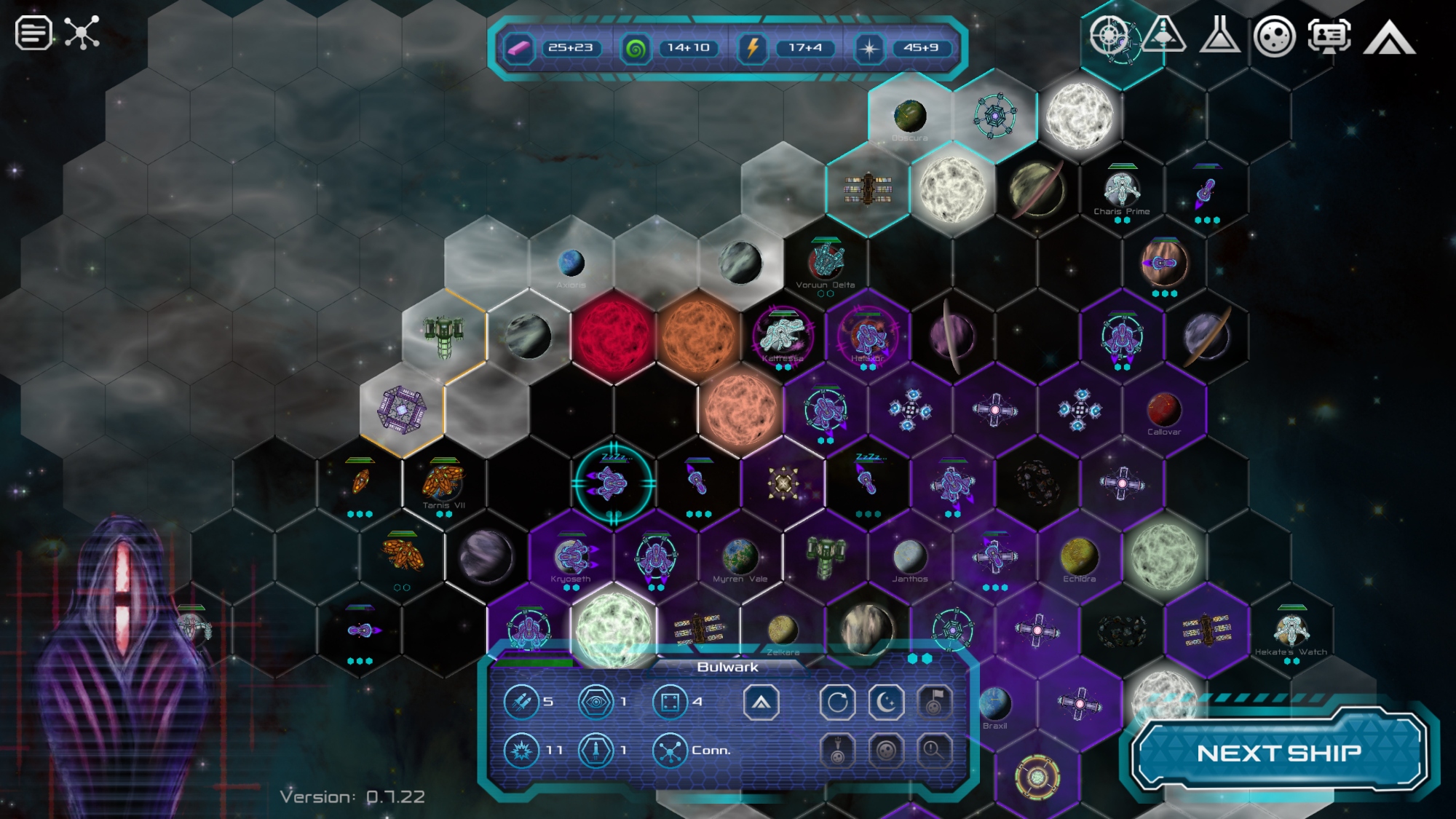The height and width of the screenshot is (819, 1456).
Task: Open the main menu list icon
Action: tap(33, 33)
